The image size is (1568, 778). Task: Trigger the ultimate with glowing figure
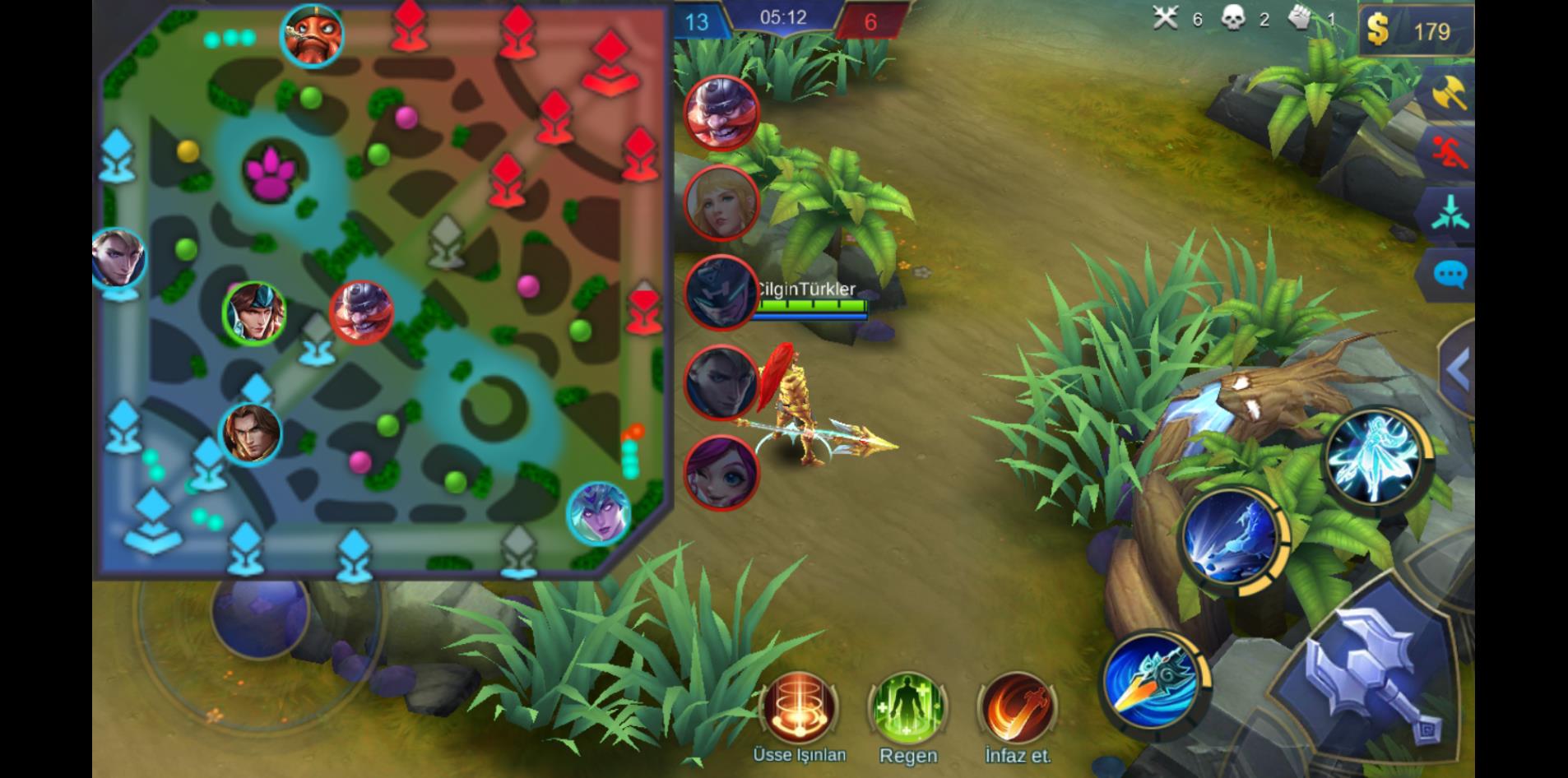click(1373, 455)
